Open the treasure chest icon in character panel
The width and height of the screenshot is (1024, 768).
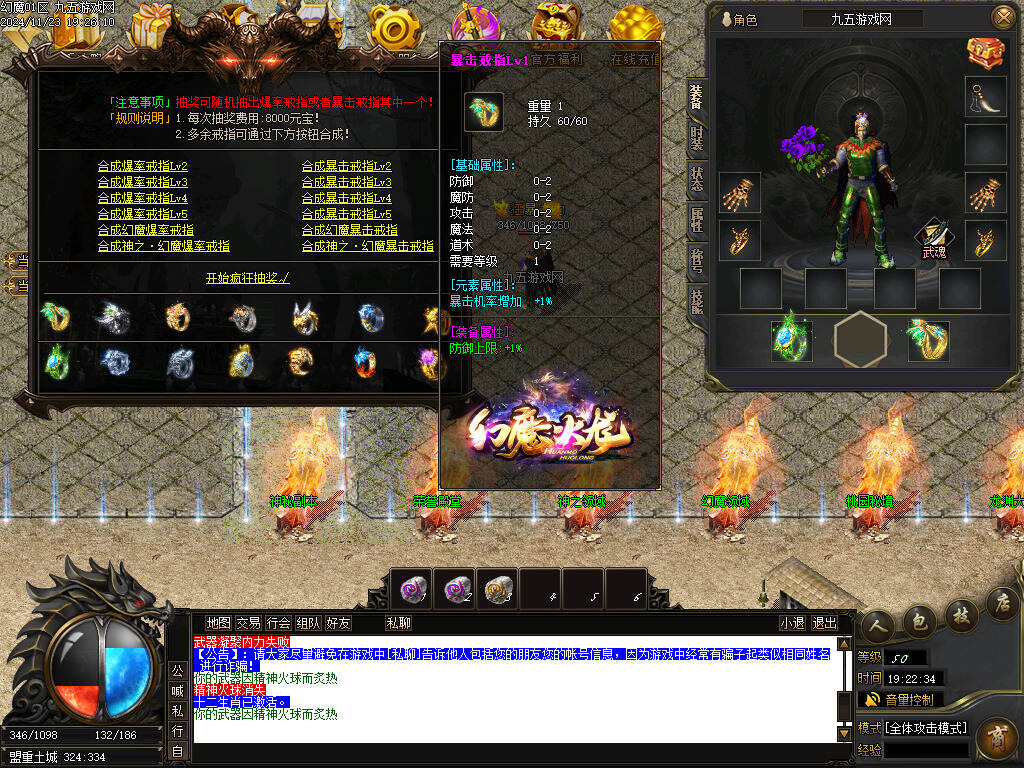pos(985,52)
